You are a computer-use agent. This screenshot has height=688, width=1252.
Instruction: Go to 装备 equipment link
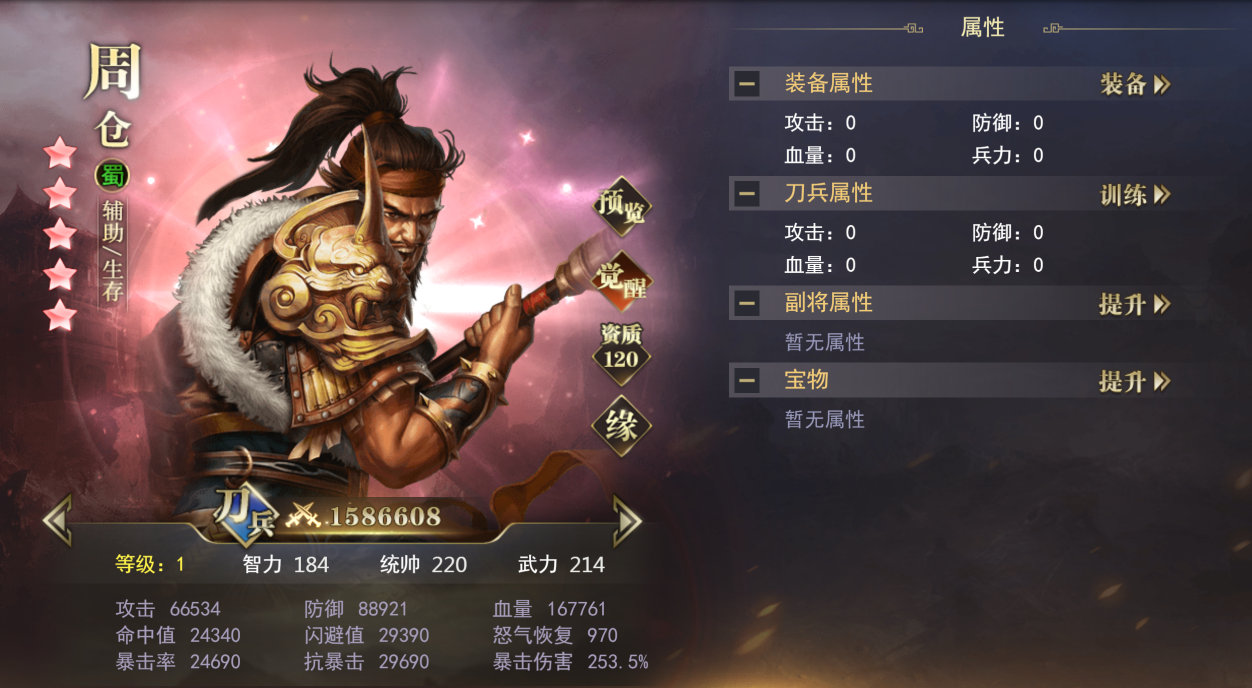tap(1135, 84)
